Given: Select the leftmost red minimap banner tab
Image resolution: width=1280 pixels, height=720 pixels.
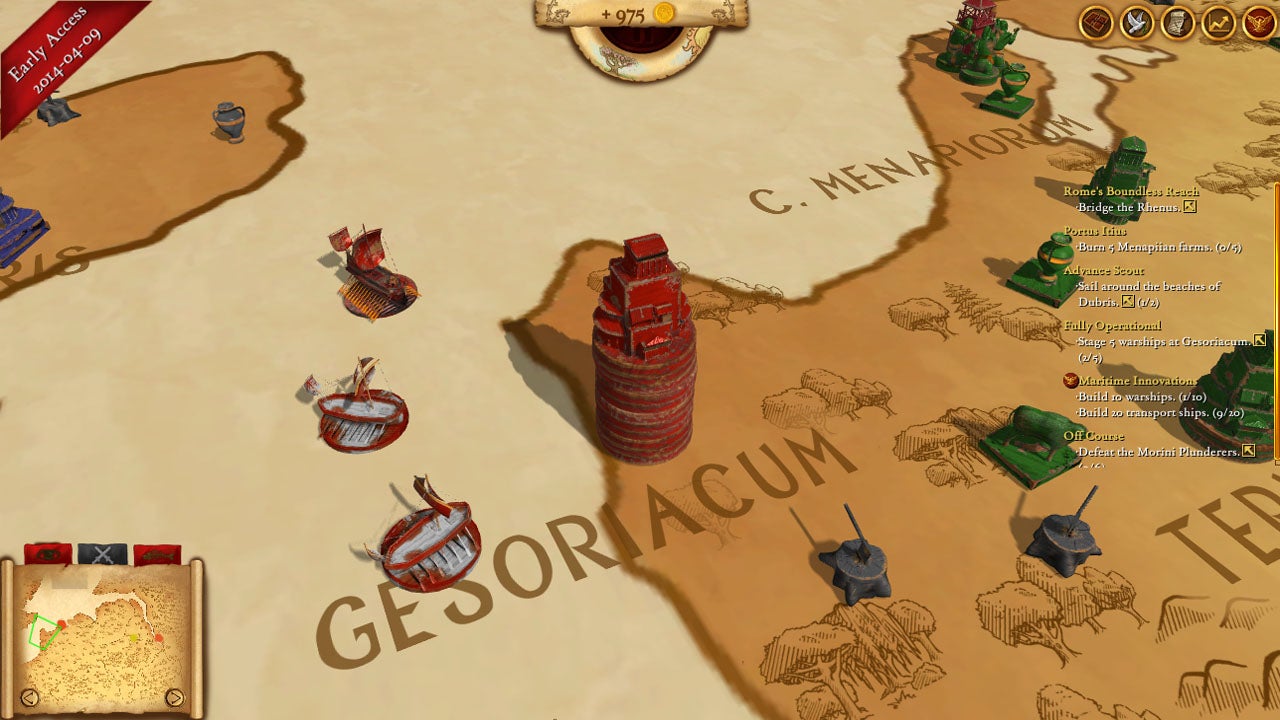Looking at the screenshot, I should (47, 554).
